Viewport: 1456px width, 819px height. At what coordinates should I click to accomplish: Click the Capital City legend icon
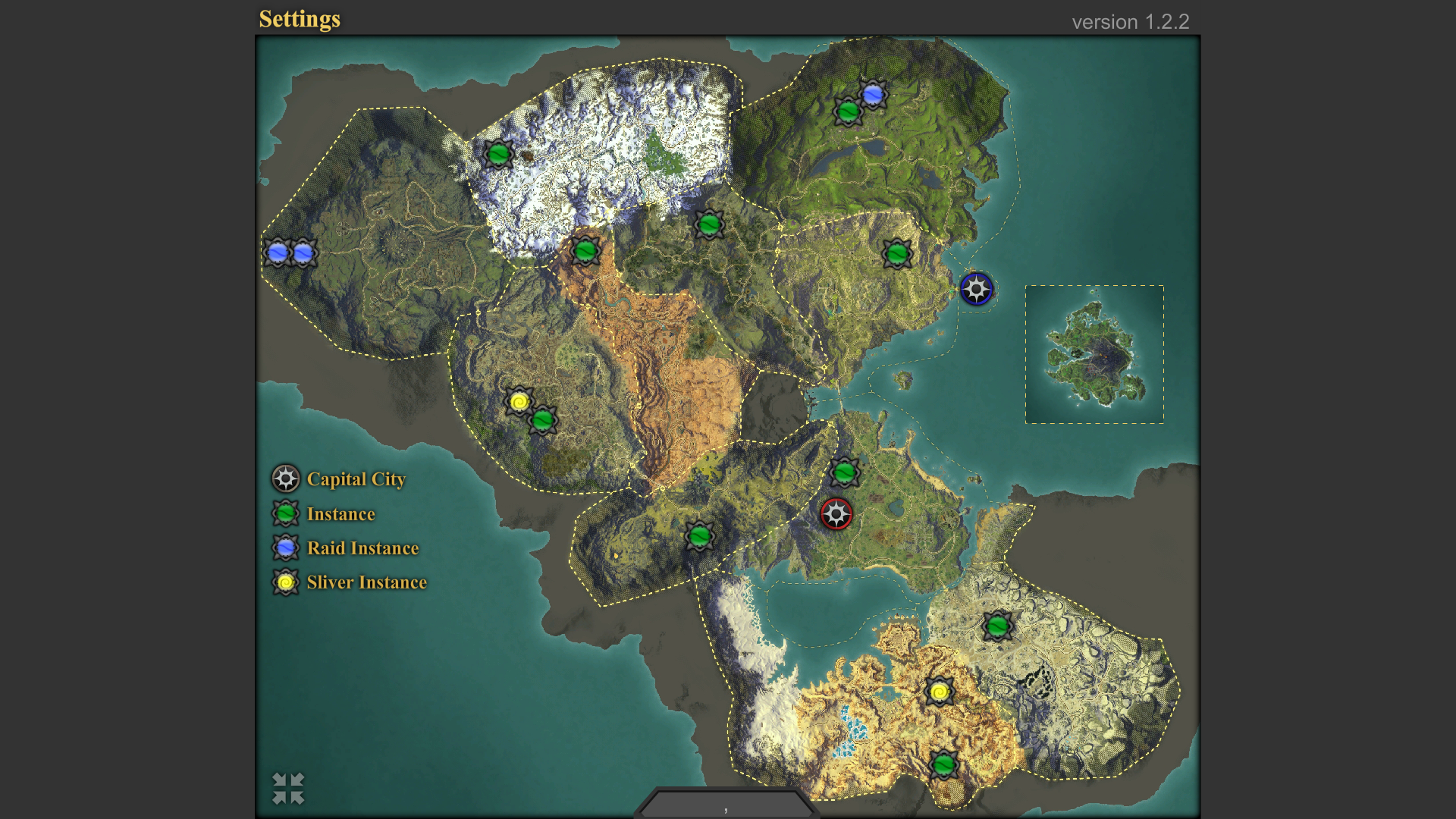coord(285,479)
